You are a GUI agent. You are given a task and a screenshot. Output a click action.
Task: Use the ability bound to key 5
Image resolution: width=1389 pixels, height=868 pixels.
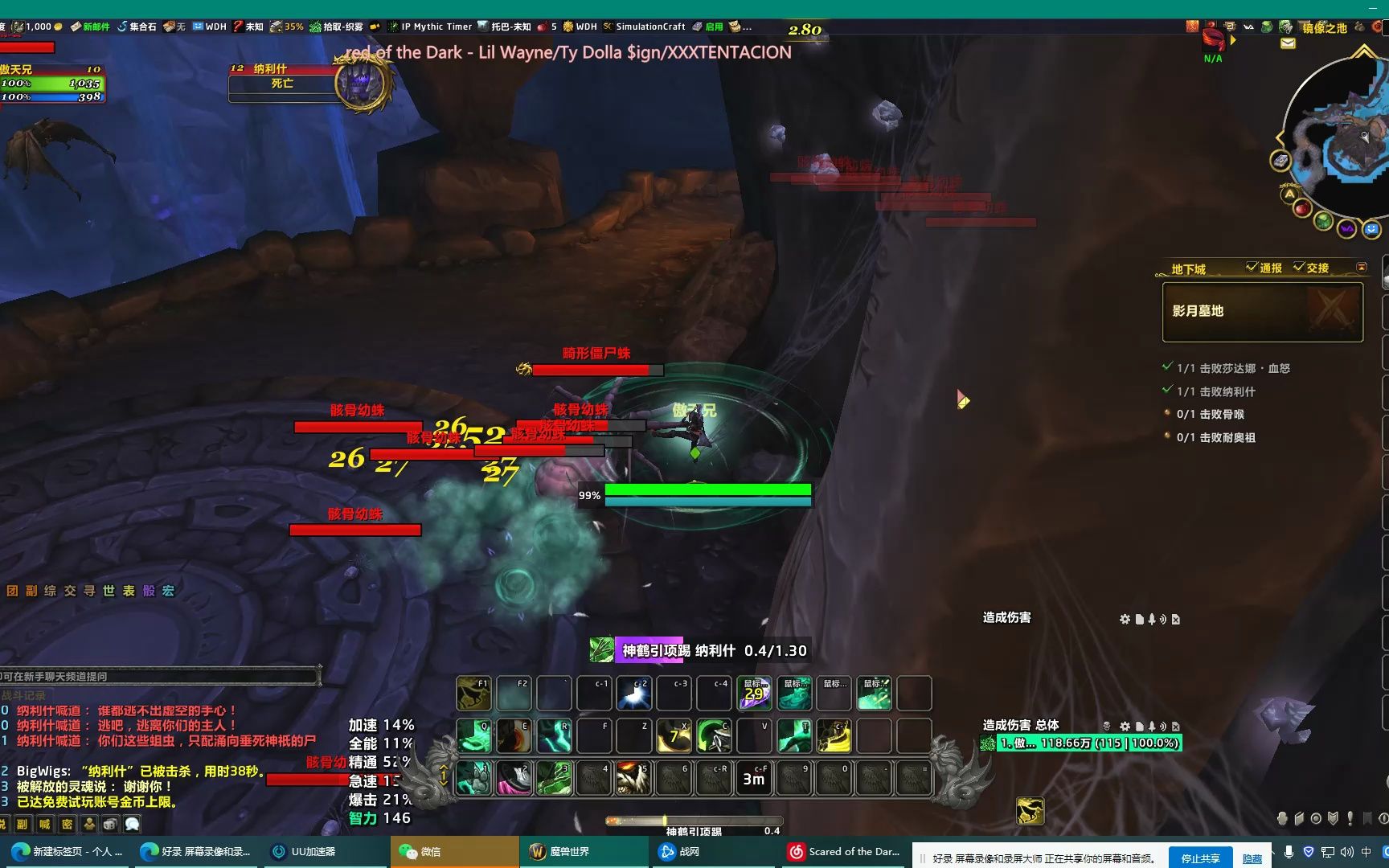pyautogui.click(x=633, y=778)
